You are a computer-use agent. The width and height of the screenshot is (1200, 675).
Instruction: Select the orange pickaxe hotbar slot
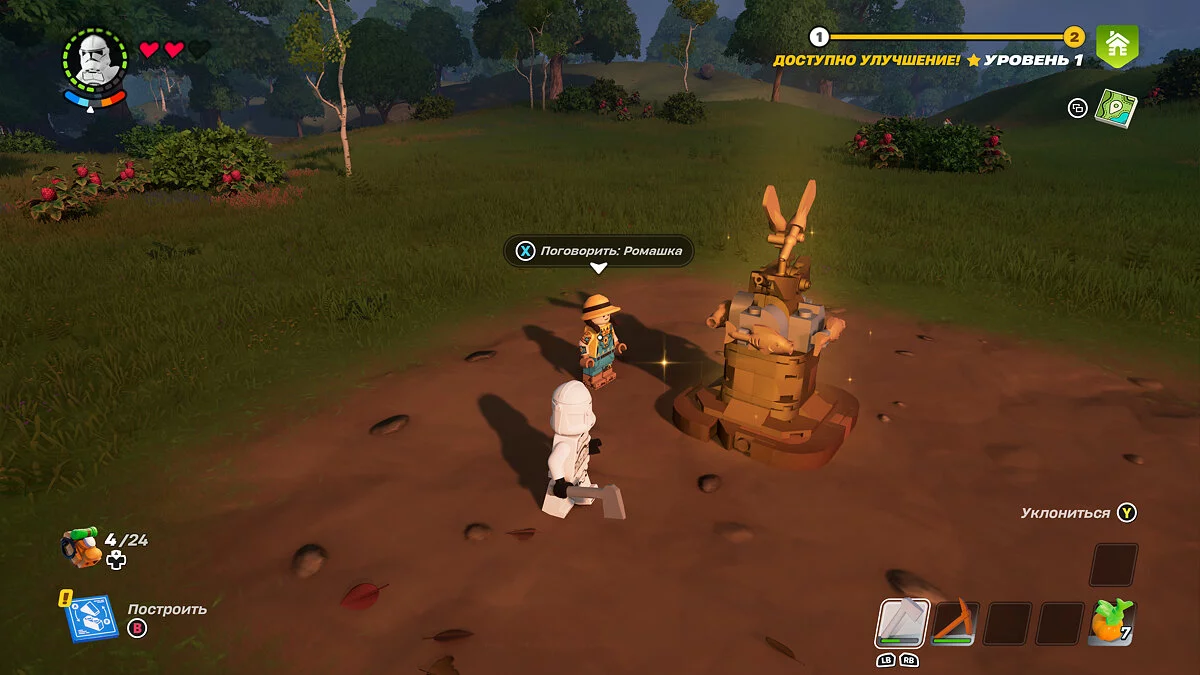955,623
